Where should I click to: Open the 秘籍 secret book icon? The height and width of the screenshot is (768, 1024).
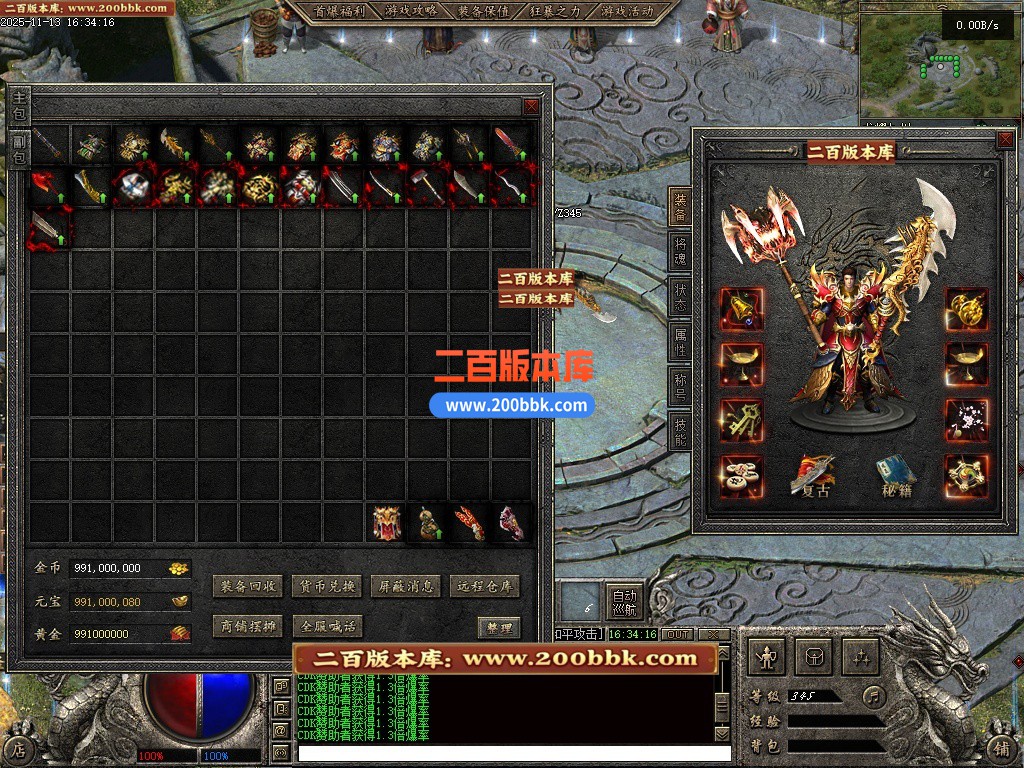coord(893,477)
